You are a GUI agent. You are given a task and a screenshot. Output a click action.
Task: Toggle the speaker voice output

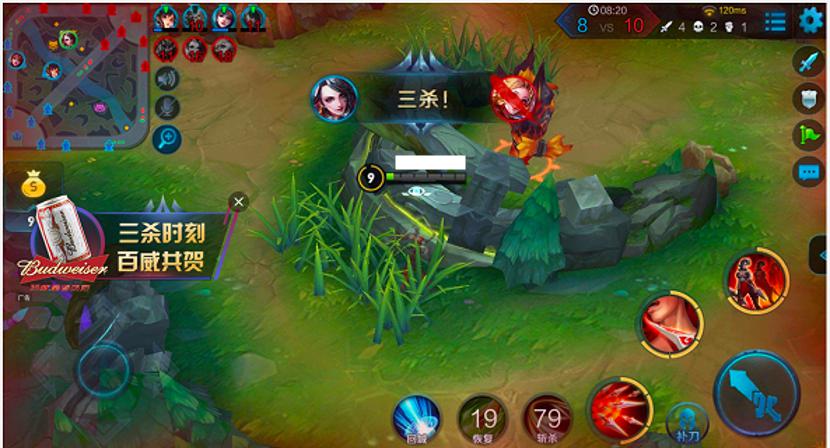(167, 78)
